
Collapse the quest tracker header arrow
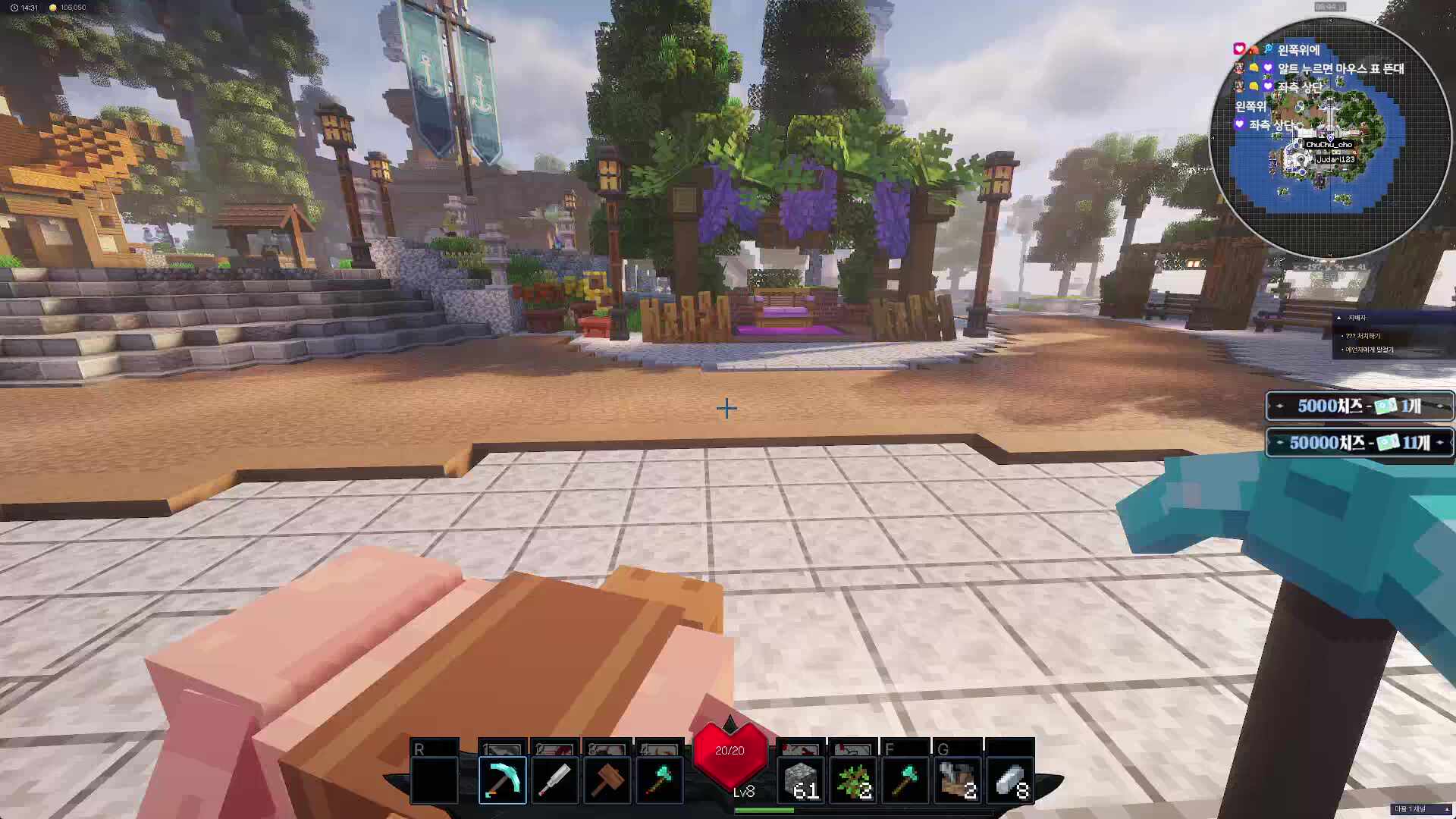tap(1339, 318)
